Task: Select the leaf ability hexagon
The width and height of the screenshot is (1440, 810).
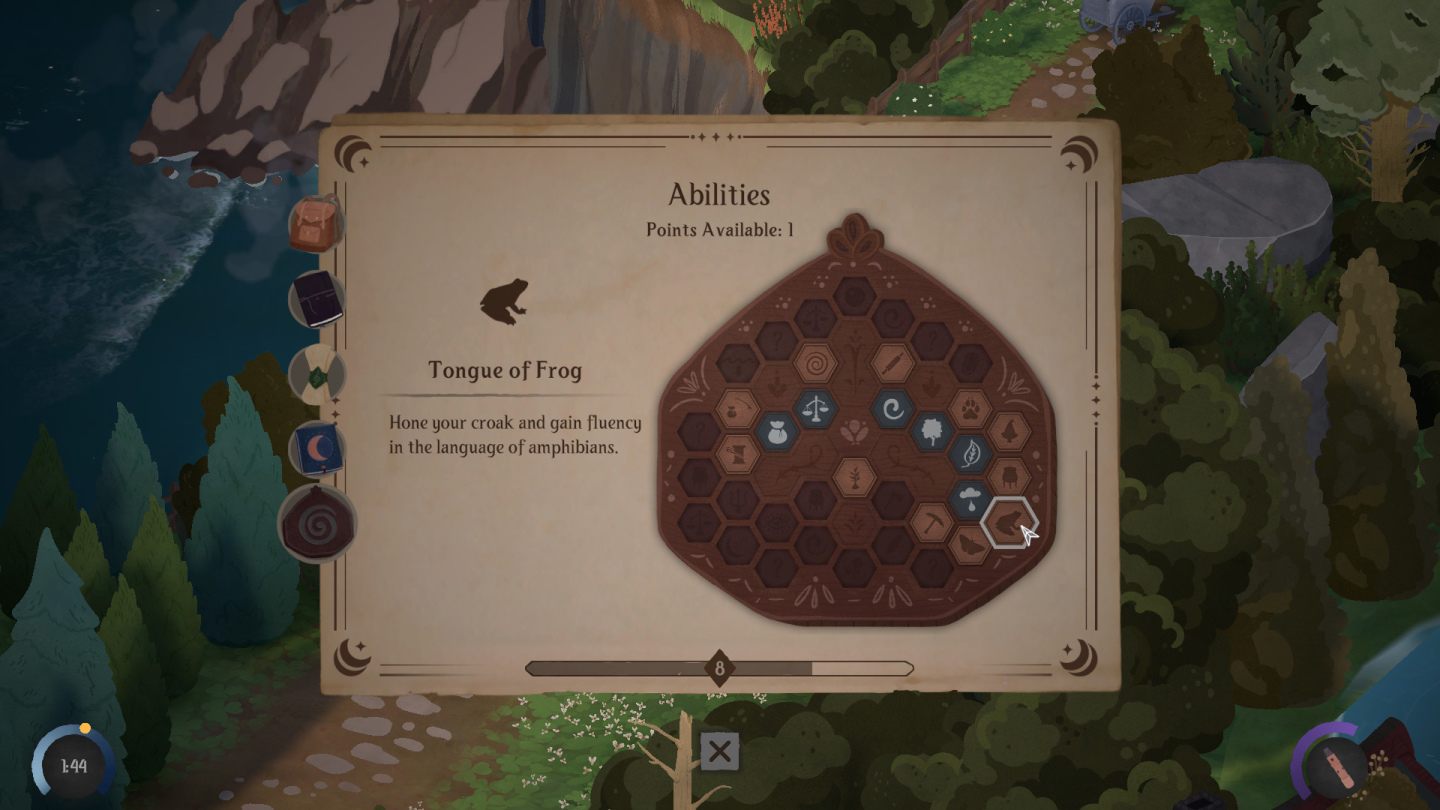Action: coord(972,452)
